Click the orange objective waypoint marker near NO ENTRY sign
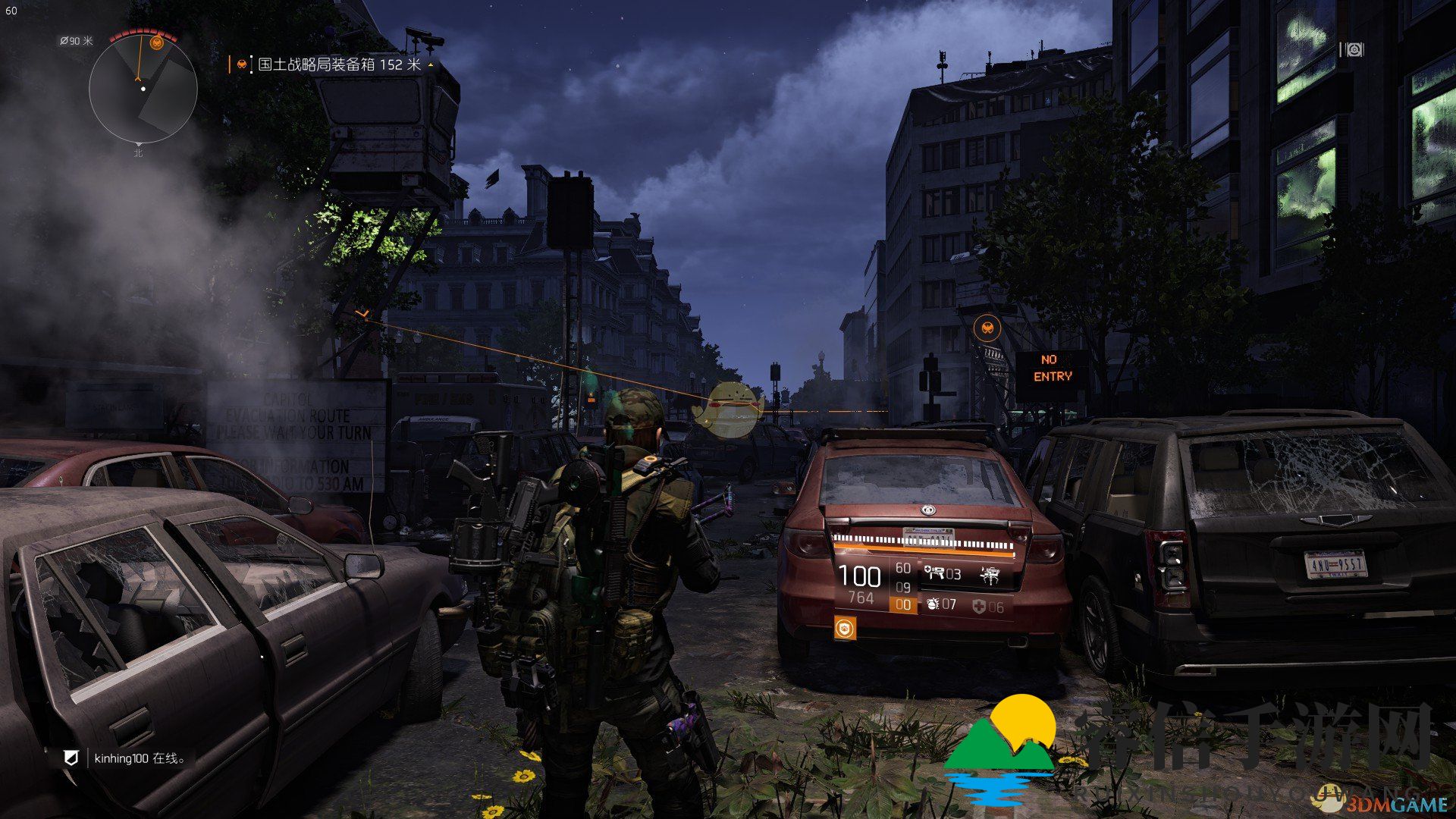The height and width of the screenshot is (819, 1456). [987, 328]
